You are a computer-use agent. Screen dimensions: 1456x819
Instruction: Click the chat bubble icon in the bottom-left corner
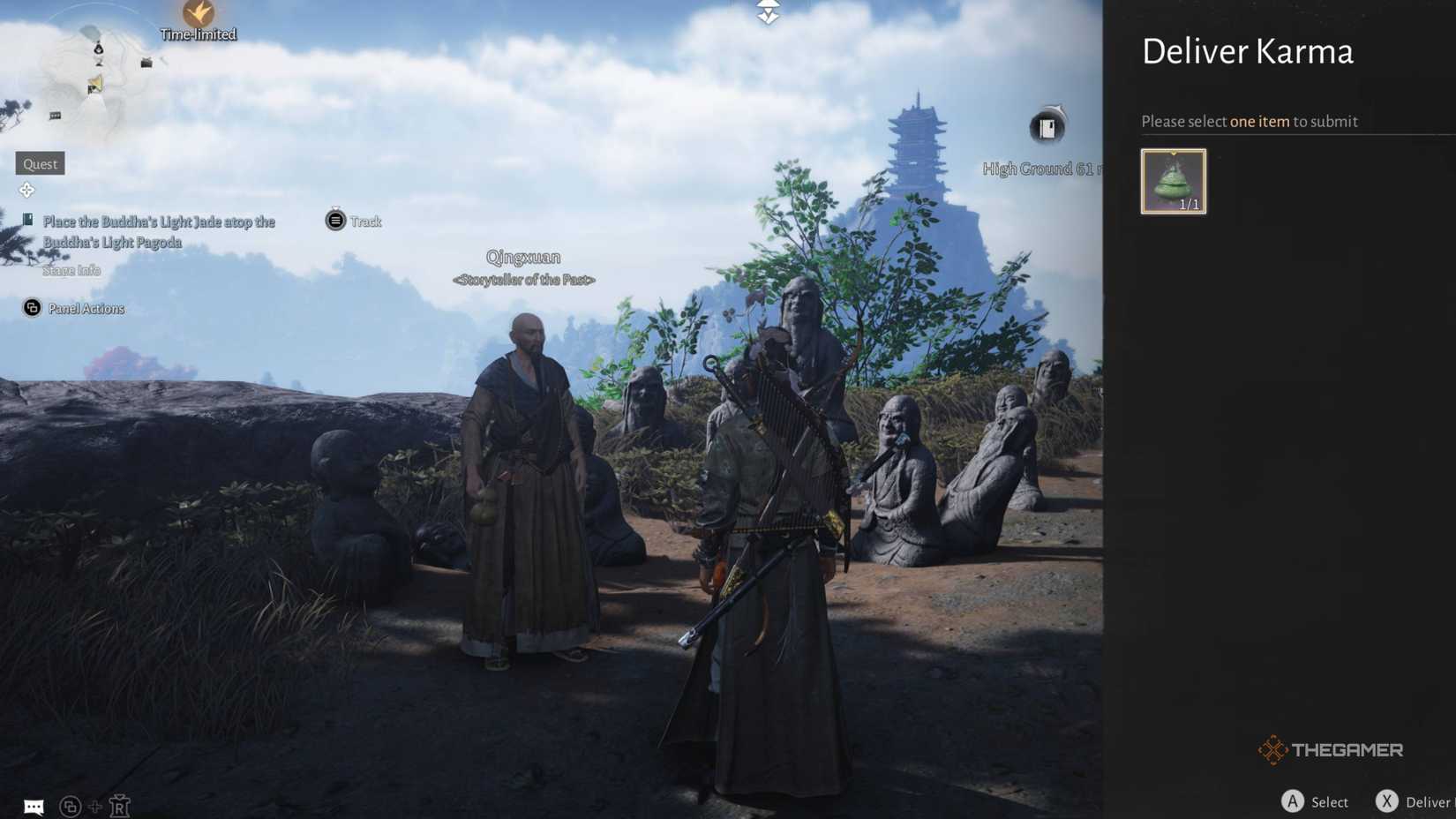[34, 805]
